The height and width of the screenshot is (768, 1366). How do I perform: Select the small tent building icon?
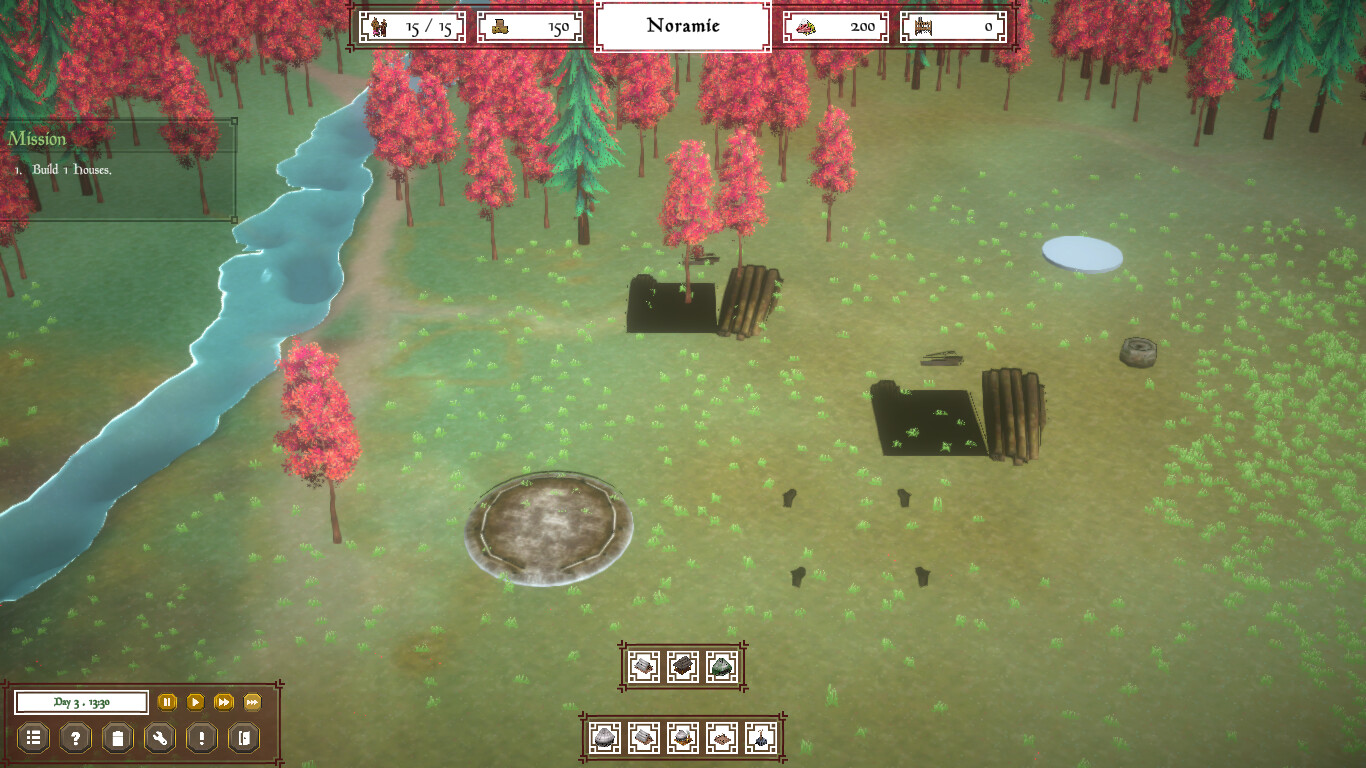click(644, 665)
